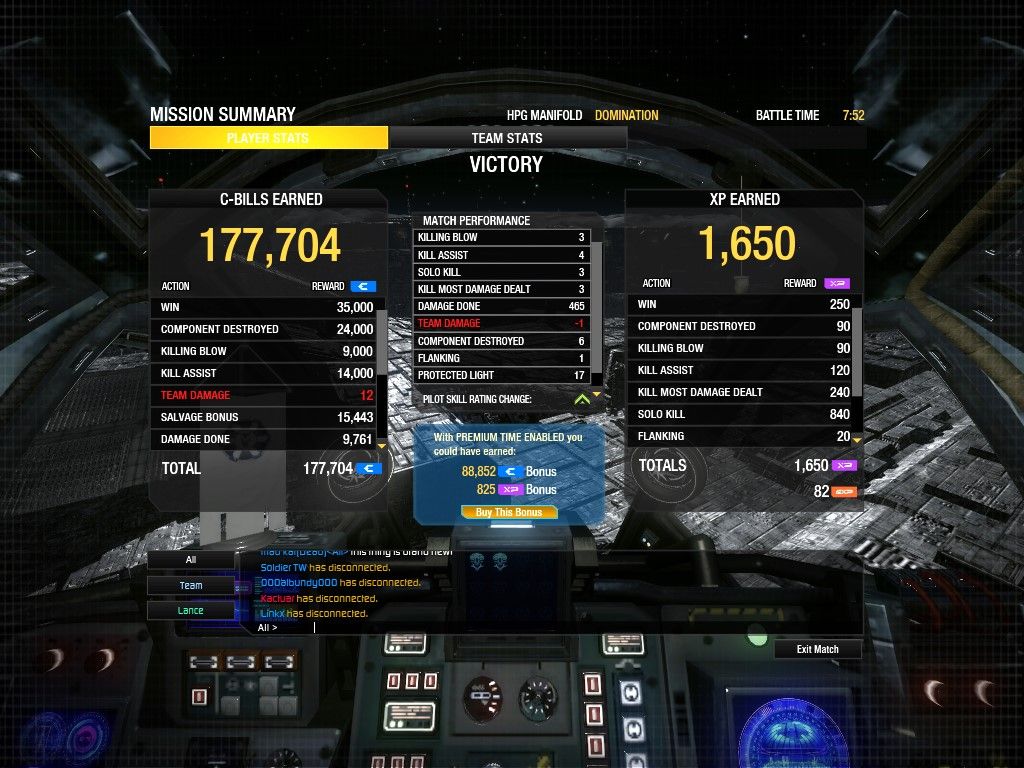Choose the All chat channel
Viewport: 1024px width, 768px height.
(x=190, y=560)
